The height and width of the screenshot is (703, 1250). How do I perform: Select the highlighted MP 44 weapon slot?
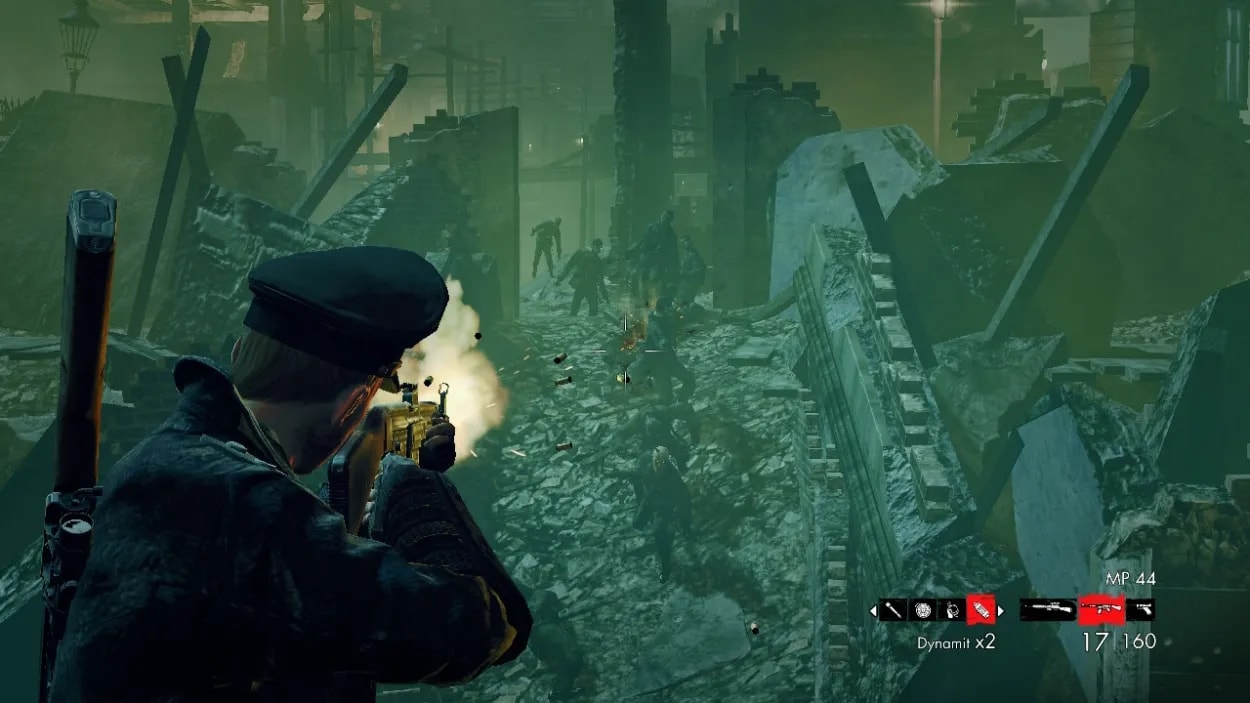point(1101,610)
